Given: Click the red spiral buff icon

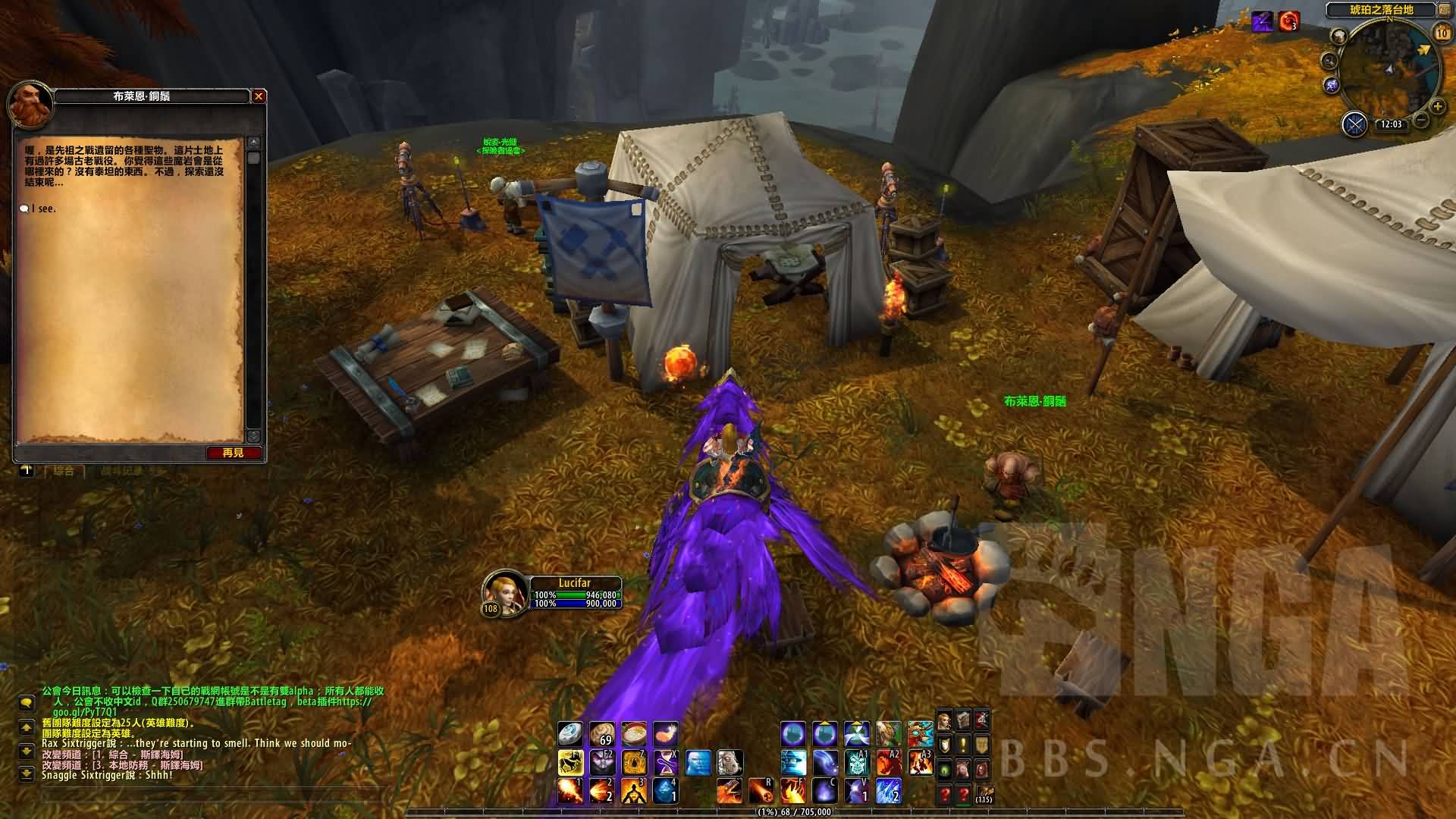Looking at the screenshot, I should 1288,21.
